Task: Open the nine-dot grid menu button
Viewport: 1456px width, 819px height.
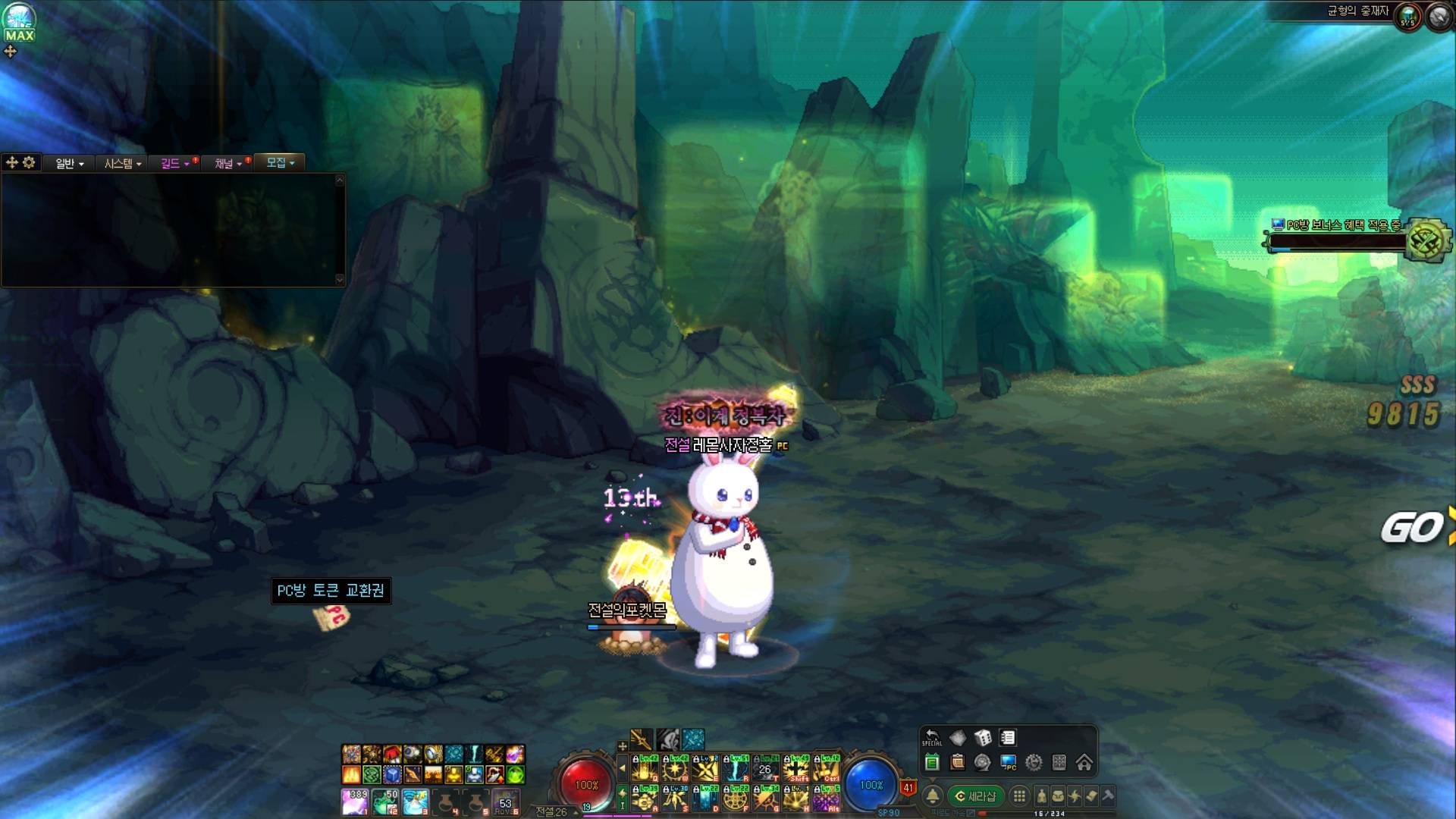Action: (x=1019, y=796)
